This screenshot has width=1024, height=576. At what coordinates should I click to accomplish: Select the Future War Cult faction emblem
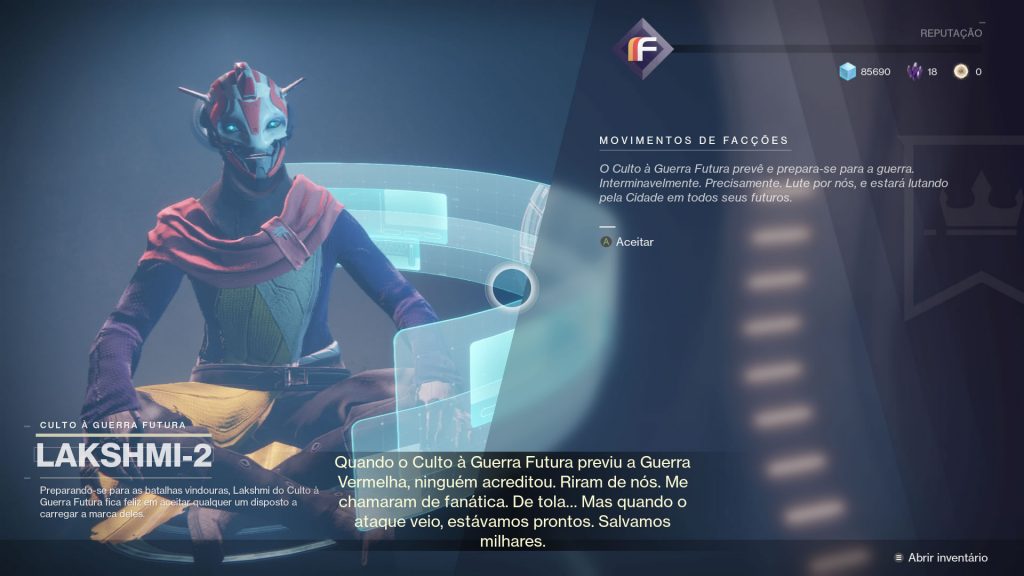[x=640, y=46]
